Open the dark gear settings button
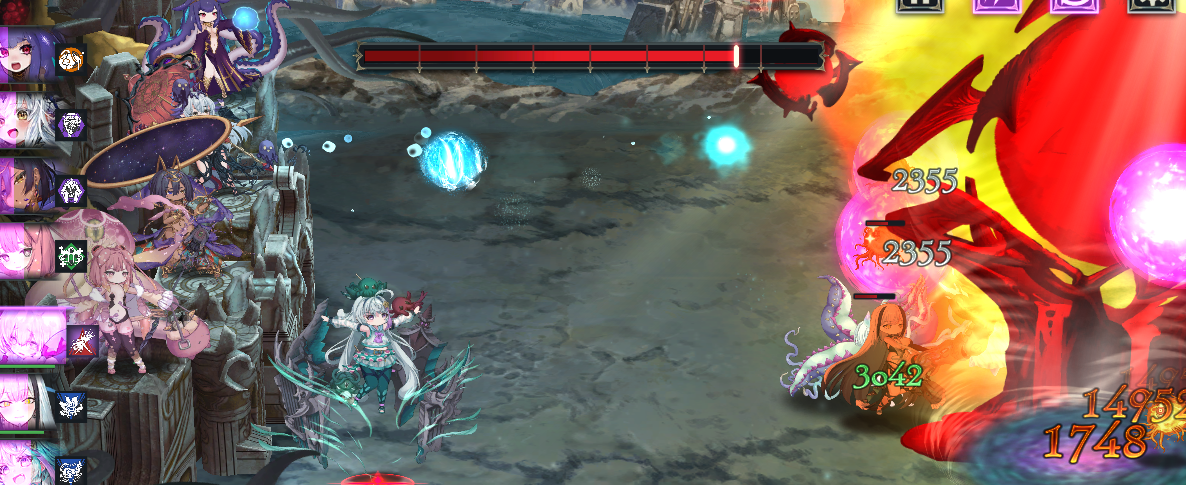1186x485 pixels. click(1151, 4)
